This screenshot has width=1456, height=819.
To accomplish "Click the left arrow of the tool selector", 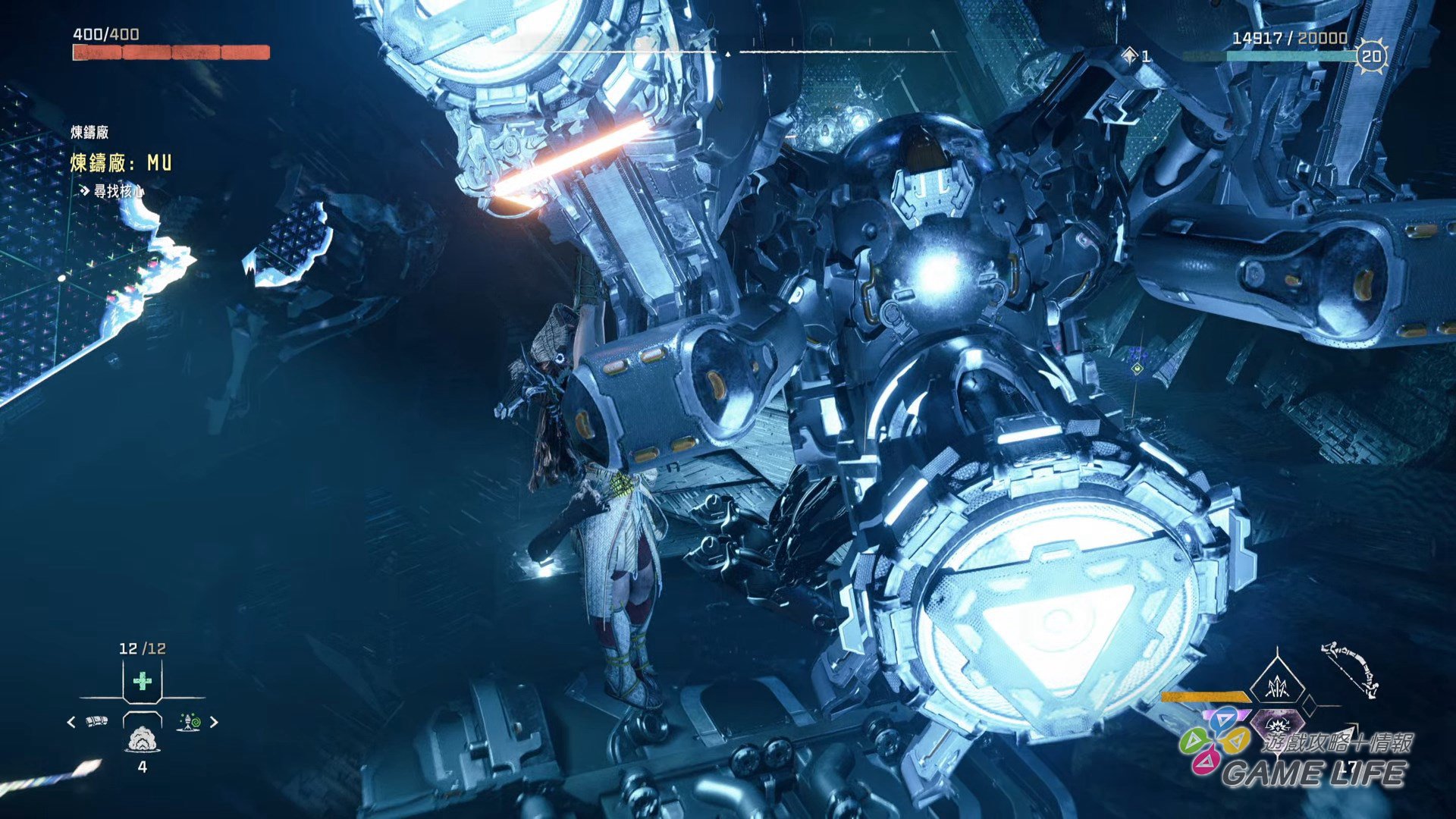I will (71, 722).
